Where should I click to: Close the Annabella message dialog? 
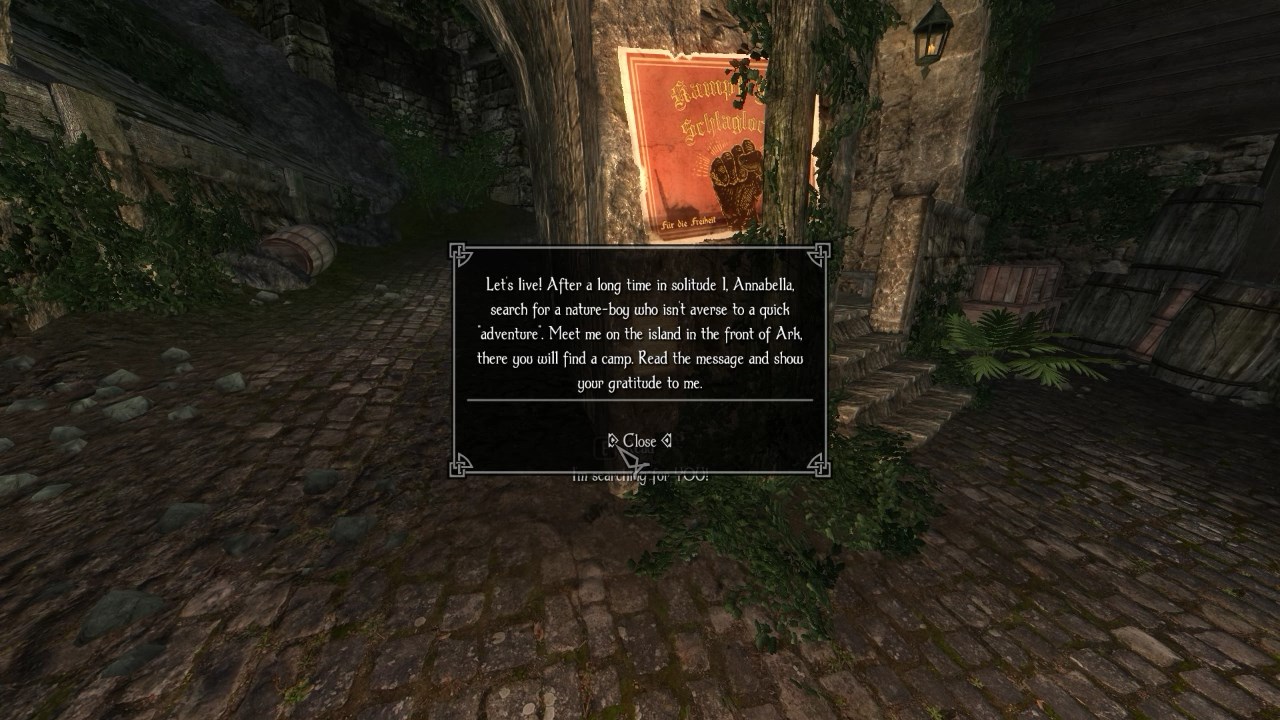tap(639, 441)
